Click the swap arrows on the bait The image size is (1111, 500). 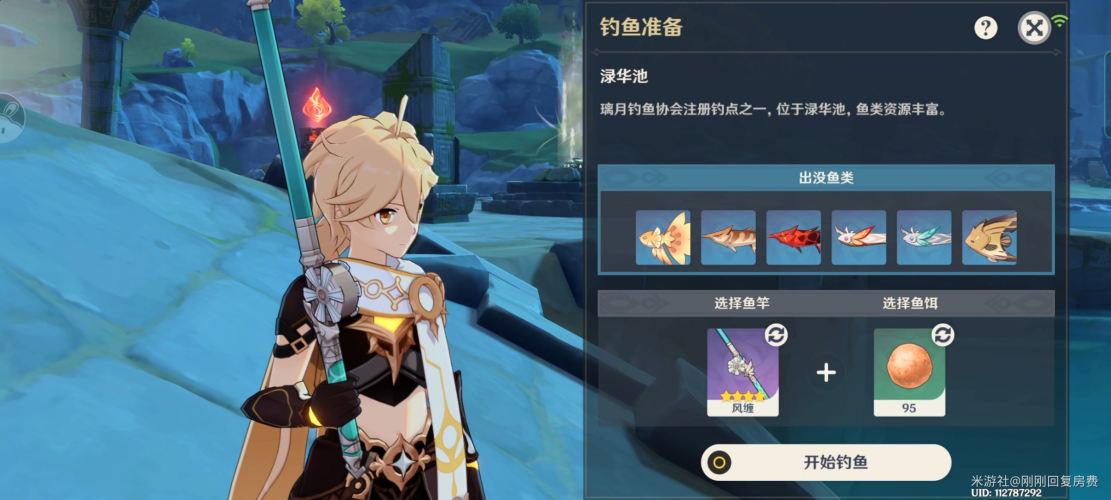[942, 335]
